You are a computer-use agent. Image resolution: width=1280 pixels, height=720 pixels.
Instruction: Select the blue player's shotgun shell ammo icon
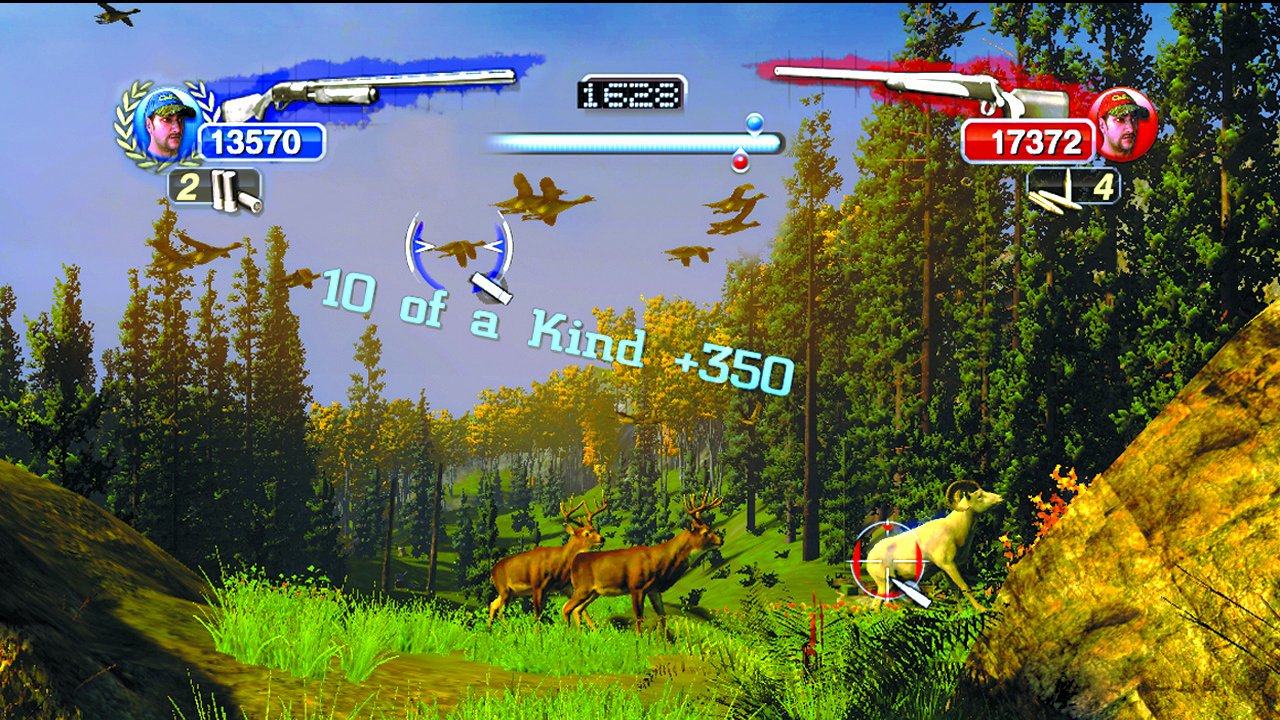(233, 190)
